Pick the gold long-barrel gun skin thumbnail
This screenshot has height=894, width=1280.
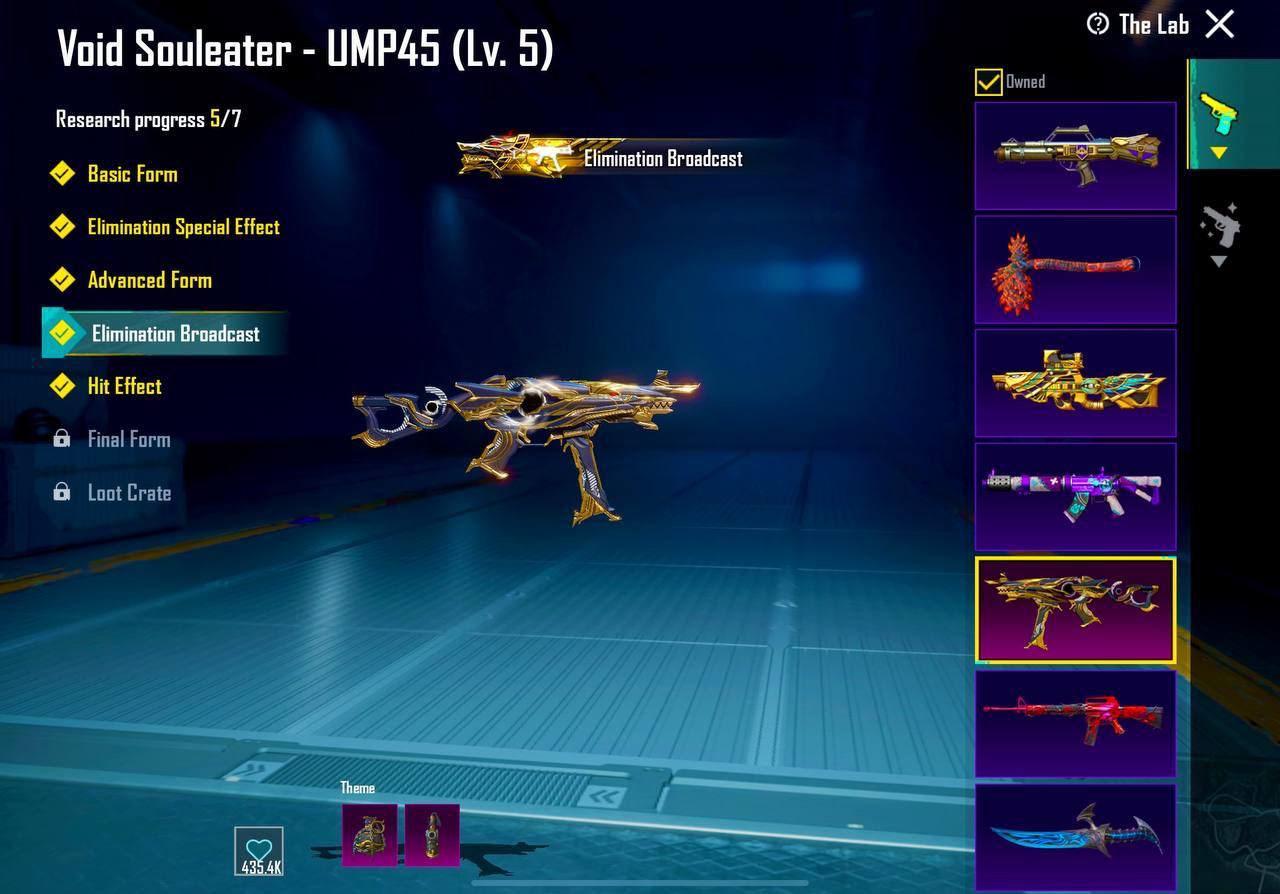(x=1075, y=155)
